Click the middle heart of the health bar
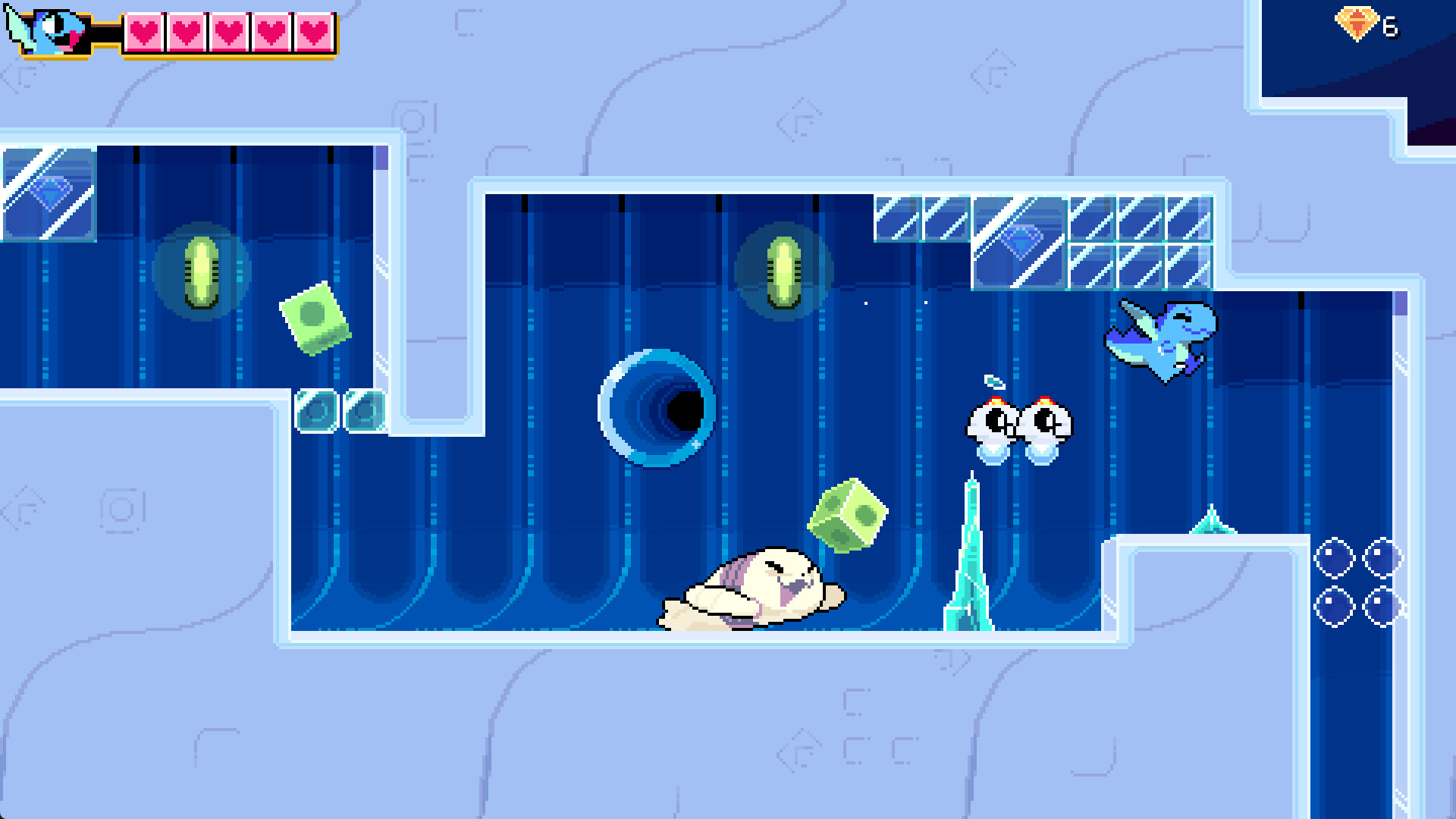This screenshot has width=1456, height=819. [x=227, y=33]
